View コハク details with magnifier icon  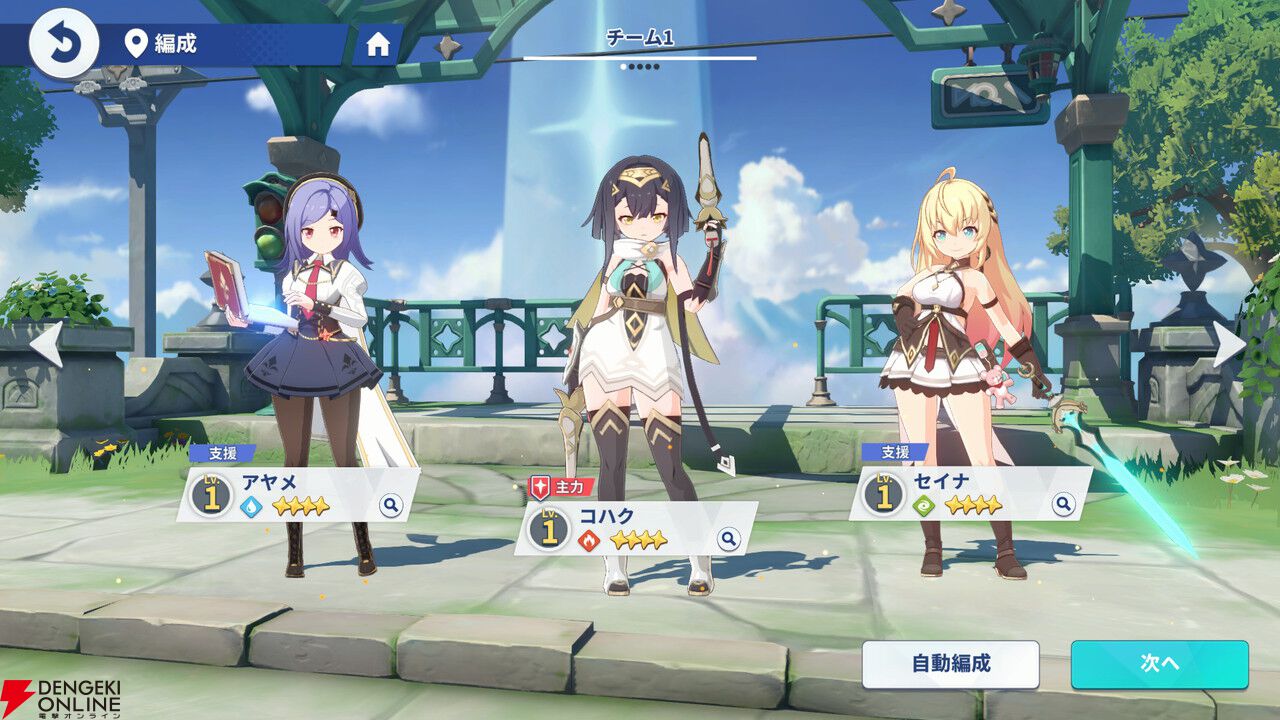(x=729, y=540)
